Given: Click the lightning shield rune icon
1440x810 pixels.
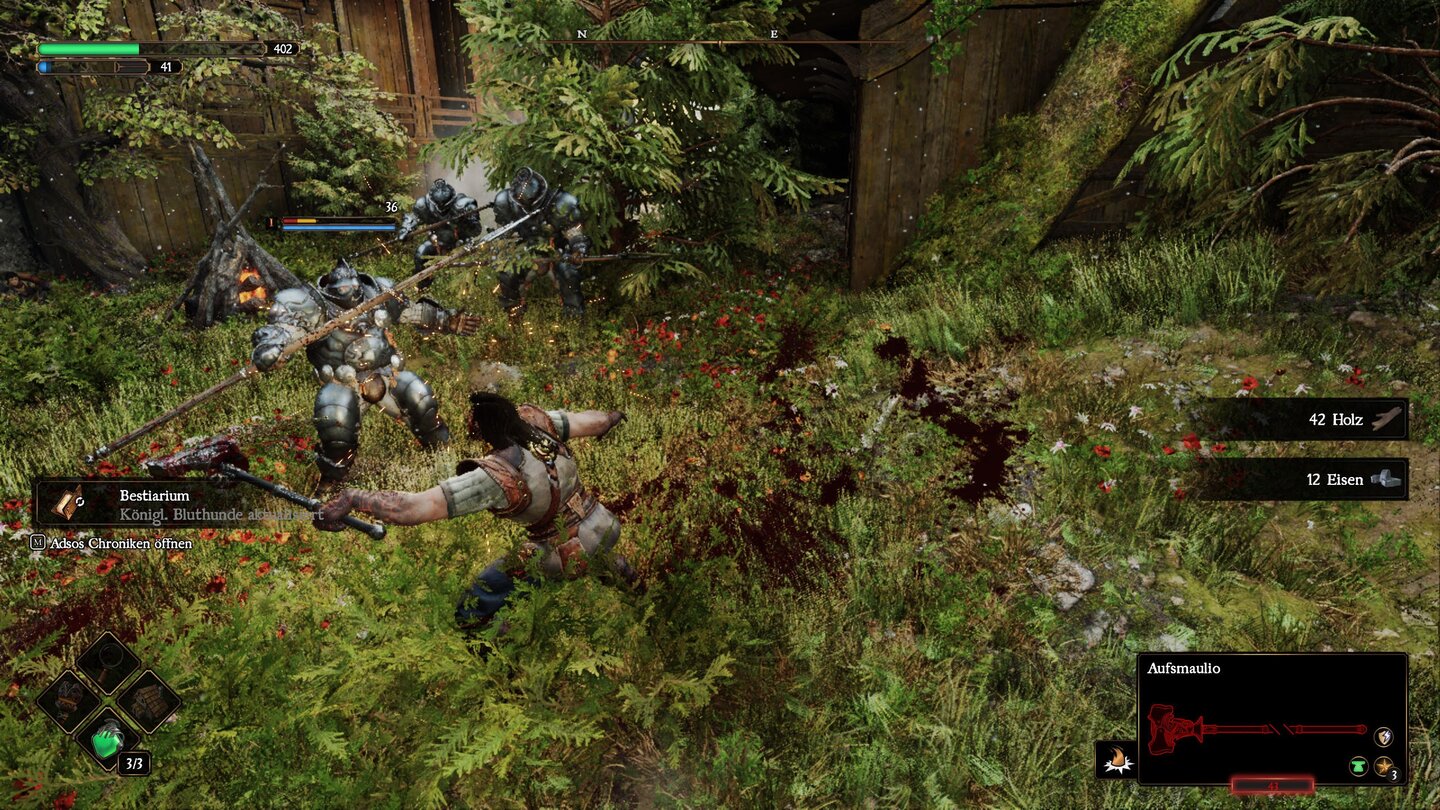Looking at the screenshot, I should tap(1383, 736).
